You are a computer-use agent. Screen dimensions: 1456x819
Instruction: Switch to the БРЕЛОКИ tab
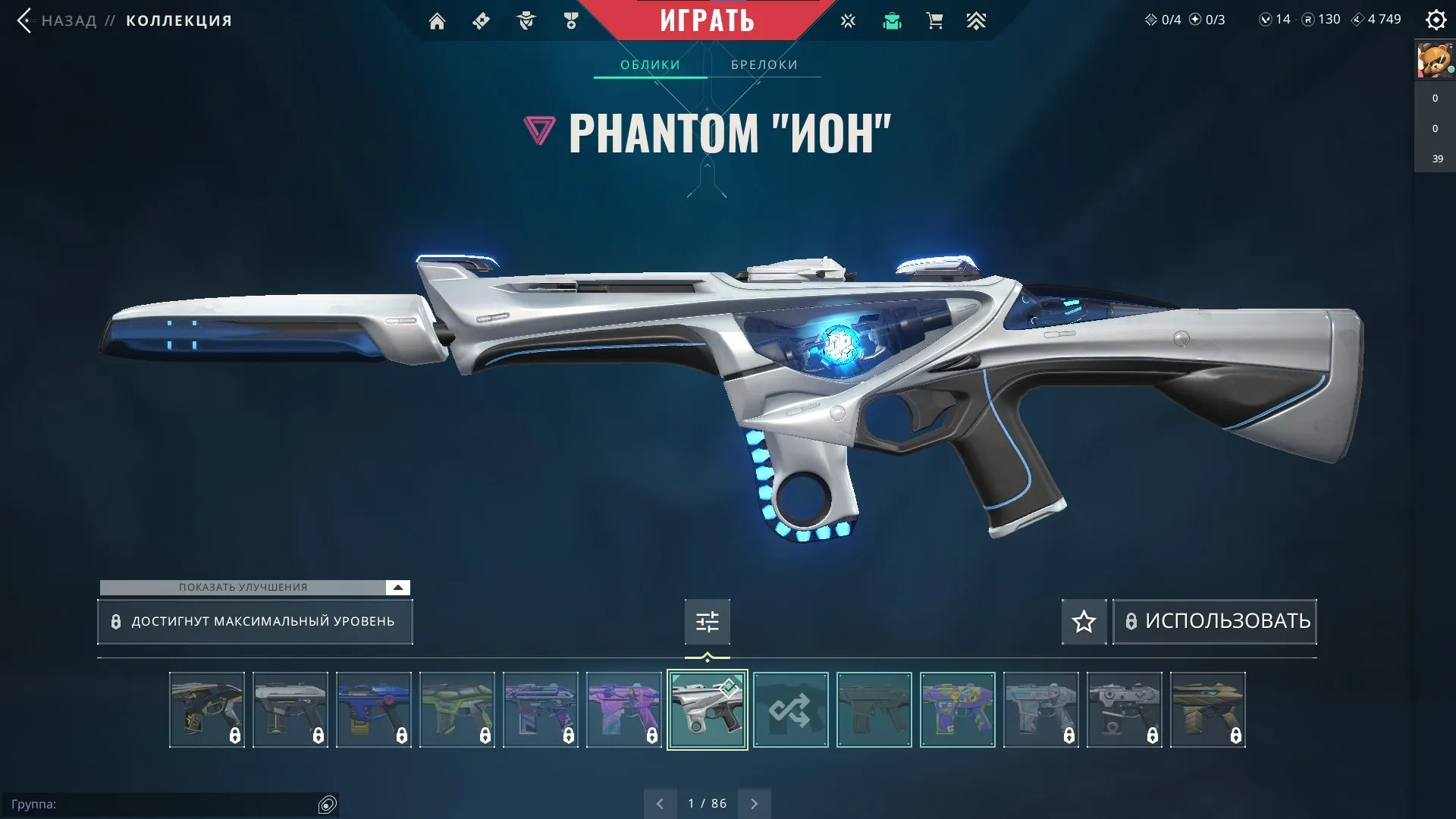coord(763,64)
